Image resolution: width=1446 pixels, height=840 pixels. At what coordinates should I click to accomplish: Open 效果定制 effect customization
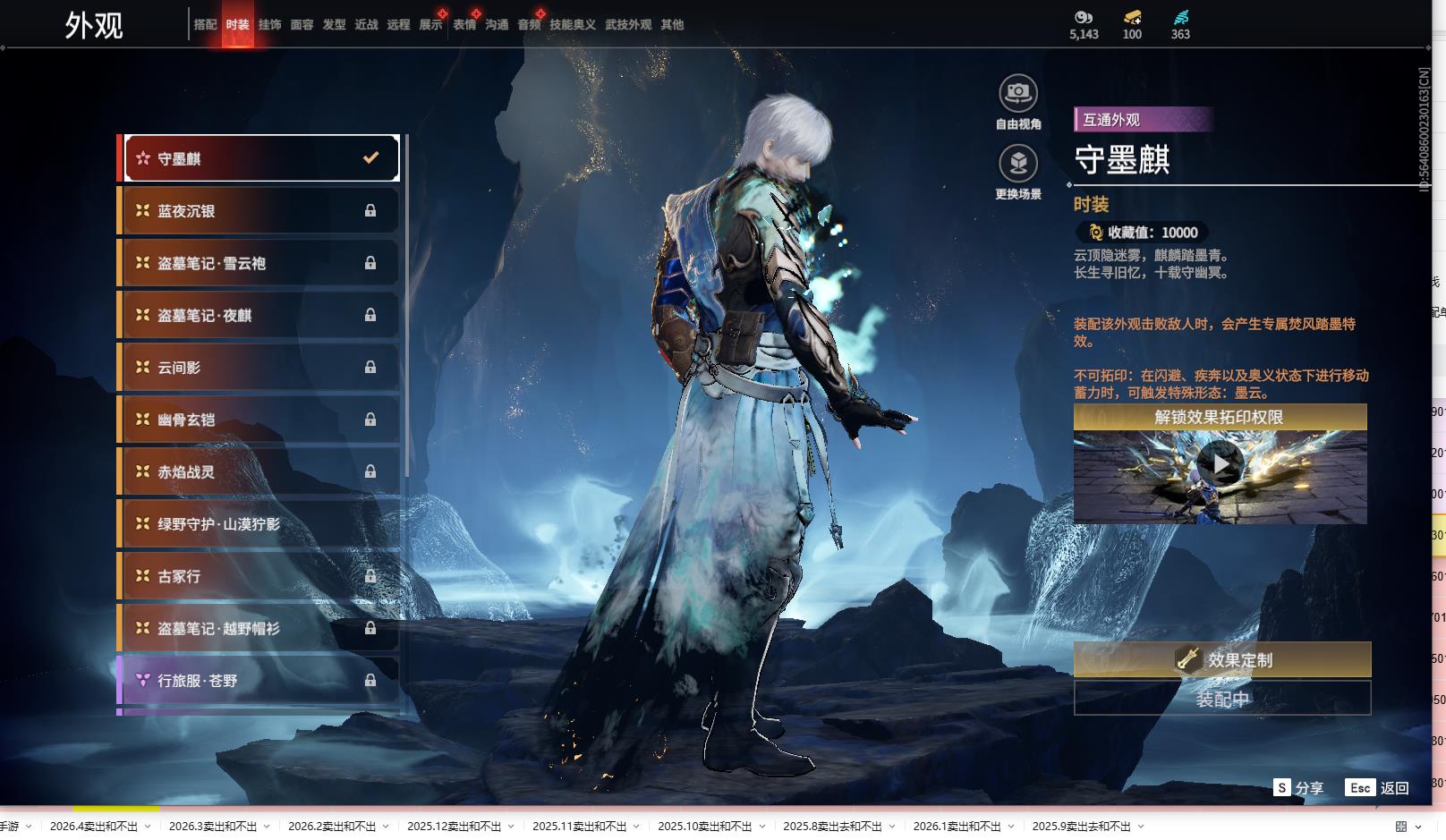1221,660
